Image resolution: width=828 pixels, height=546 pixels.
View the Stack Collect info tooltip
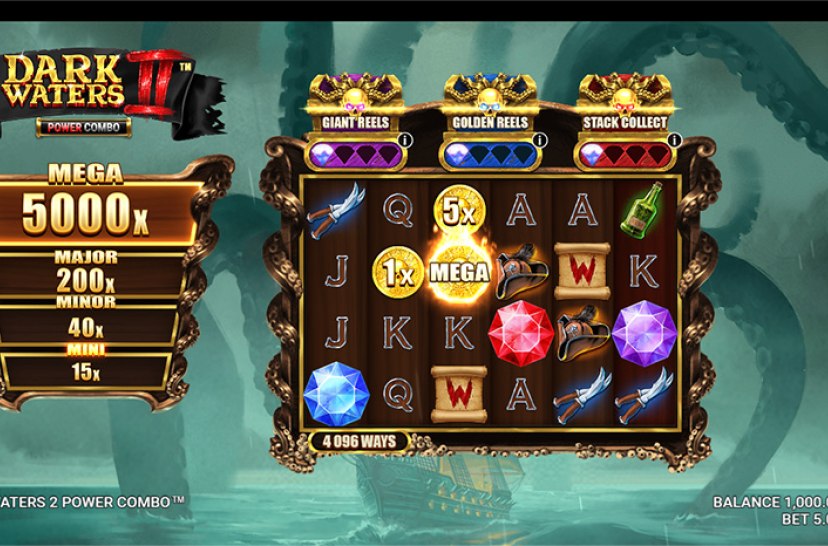pos(673,141)
